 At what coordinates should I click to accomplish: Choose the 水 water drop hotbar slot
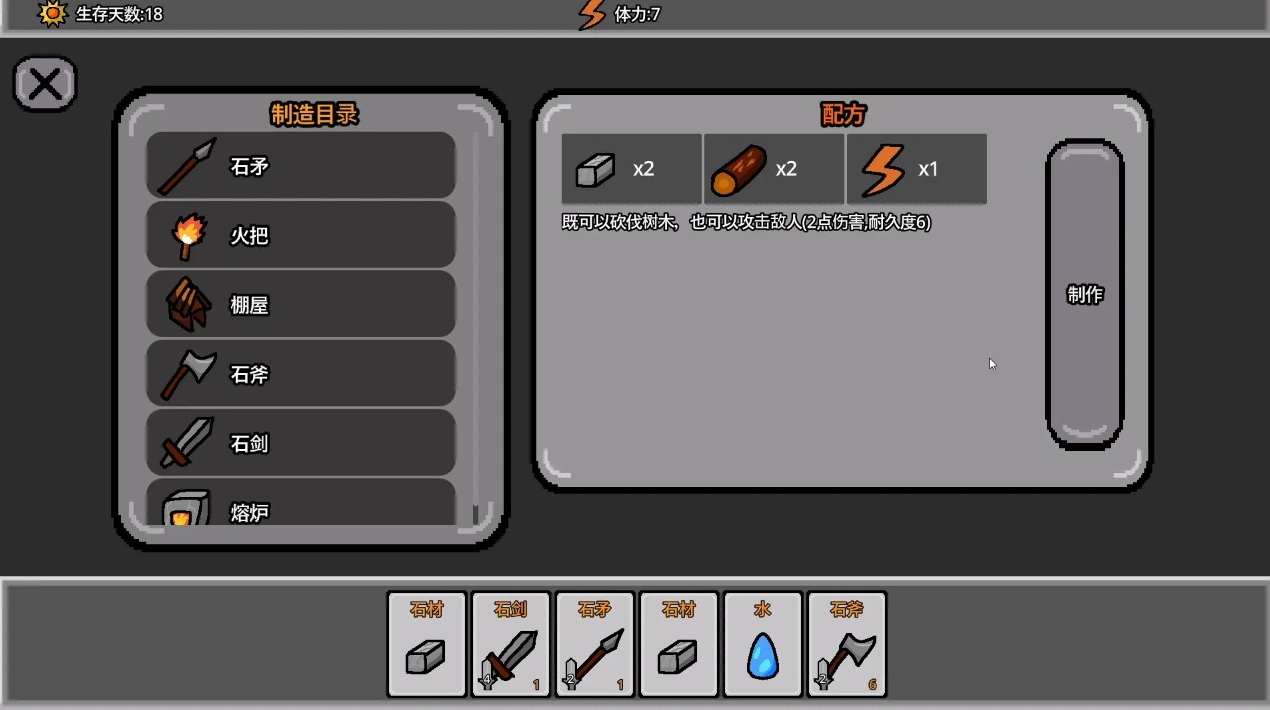click(763, 645)
